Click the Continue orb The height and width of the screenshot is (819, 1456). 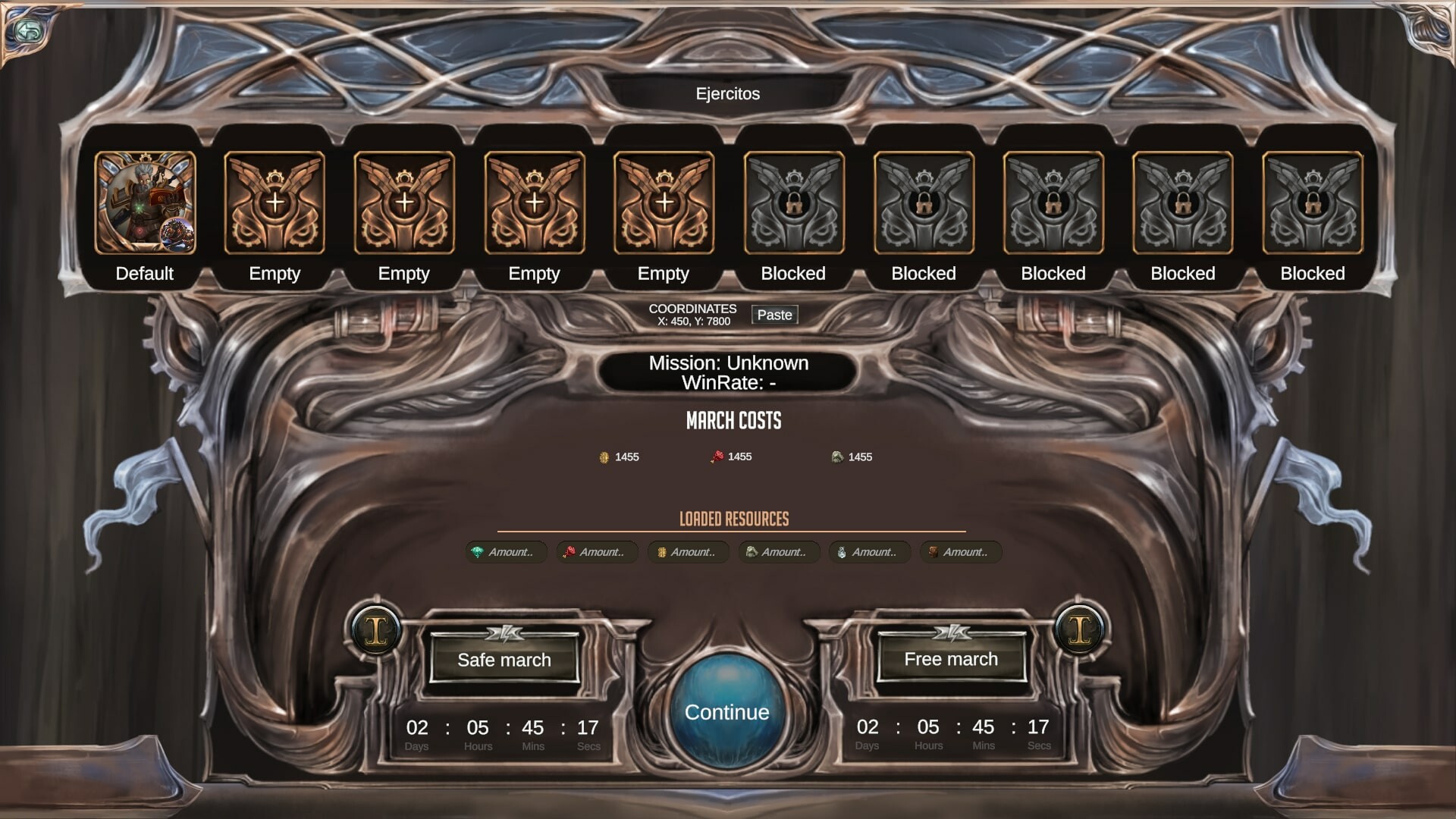pos(726,711)
